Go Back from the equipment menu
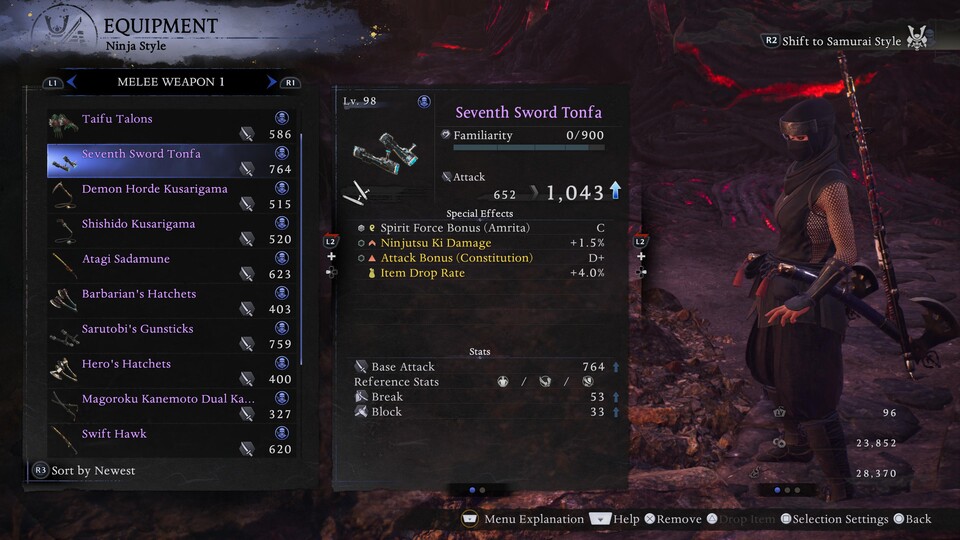The image size is (960, 540). click(912, 519)
